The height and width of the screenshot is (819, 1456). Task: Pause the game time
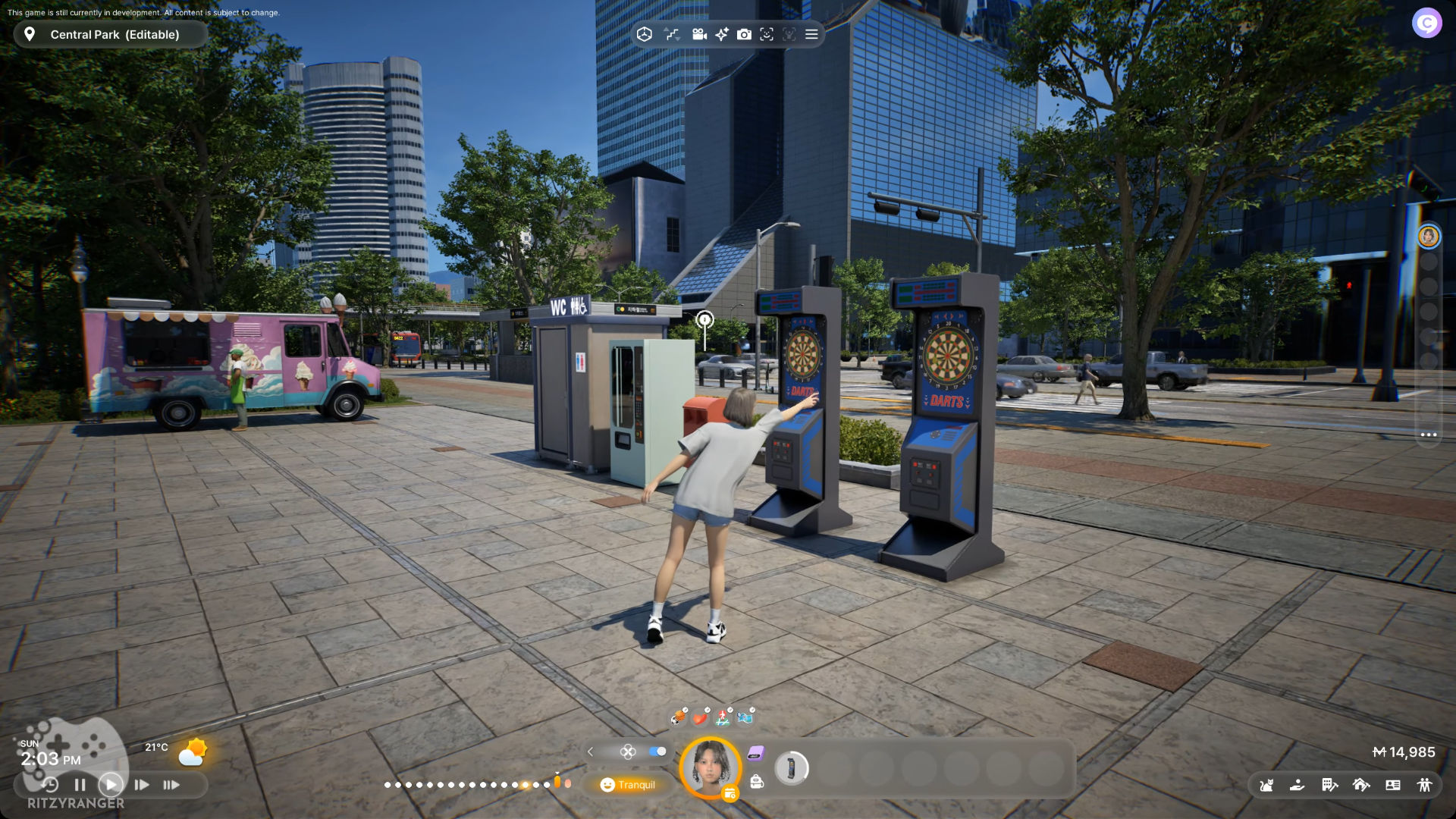[80, 785]
